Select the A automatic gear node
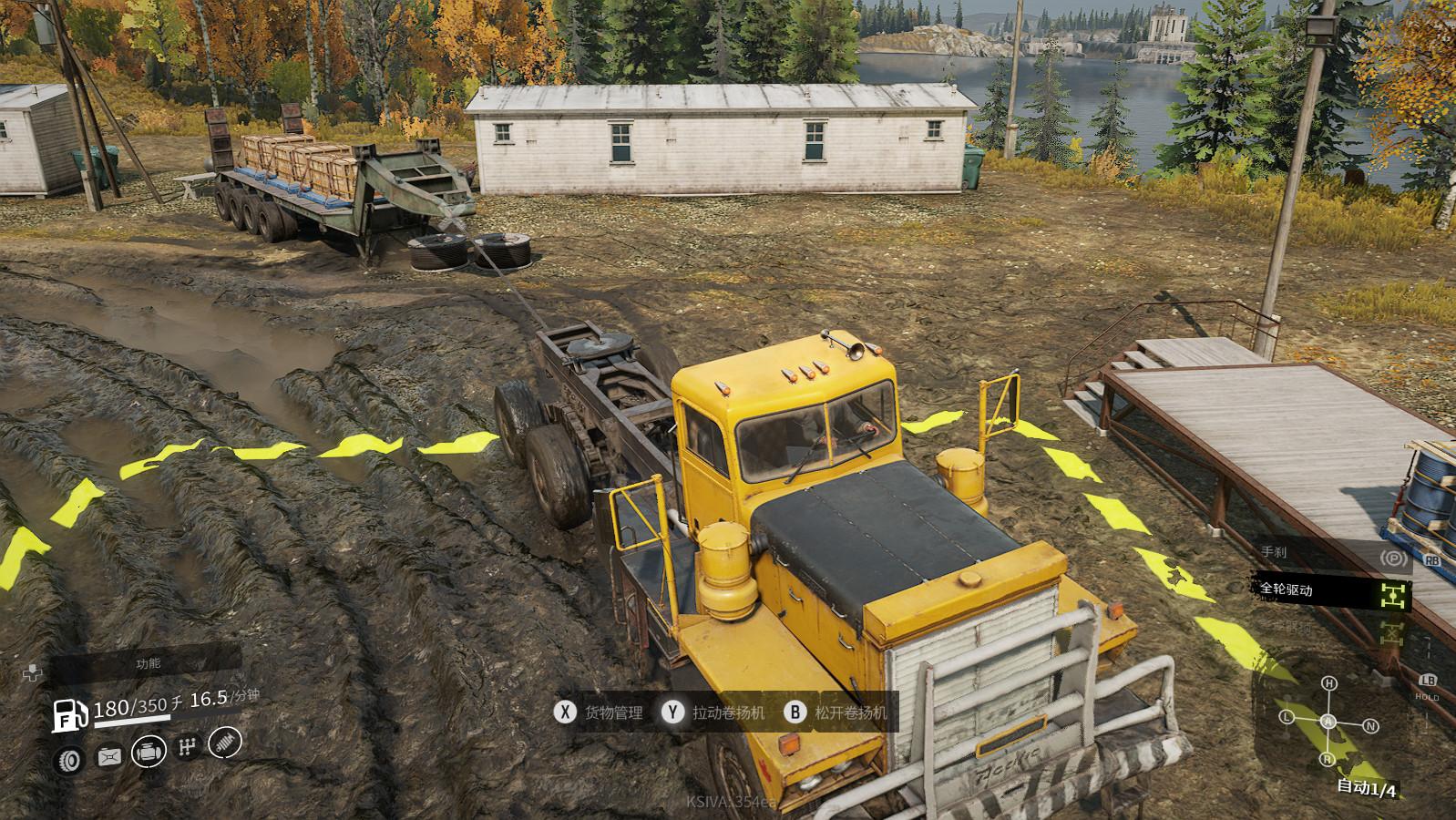This screenshot has height=820, width=1456. click(1328, 722)
